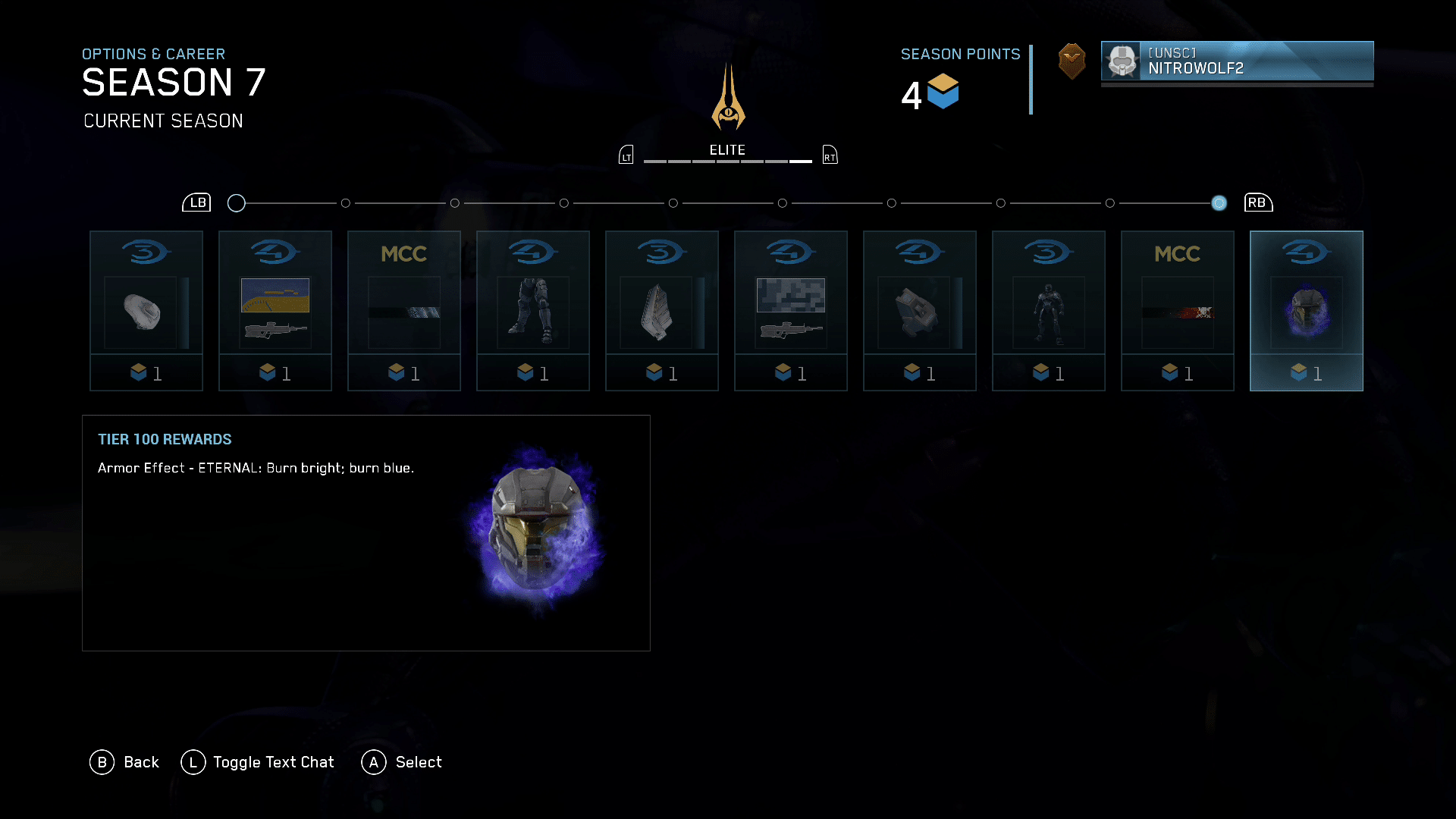Select the Halo 3 white shoulder armor reward
This screenshot has height=819, width=1456.
pos(146,310)
